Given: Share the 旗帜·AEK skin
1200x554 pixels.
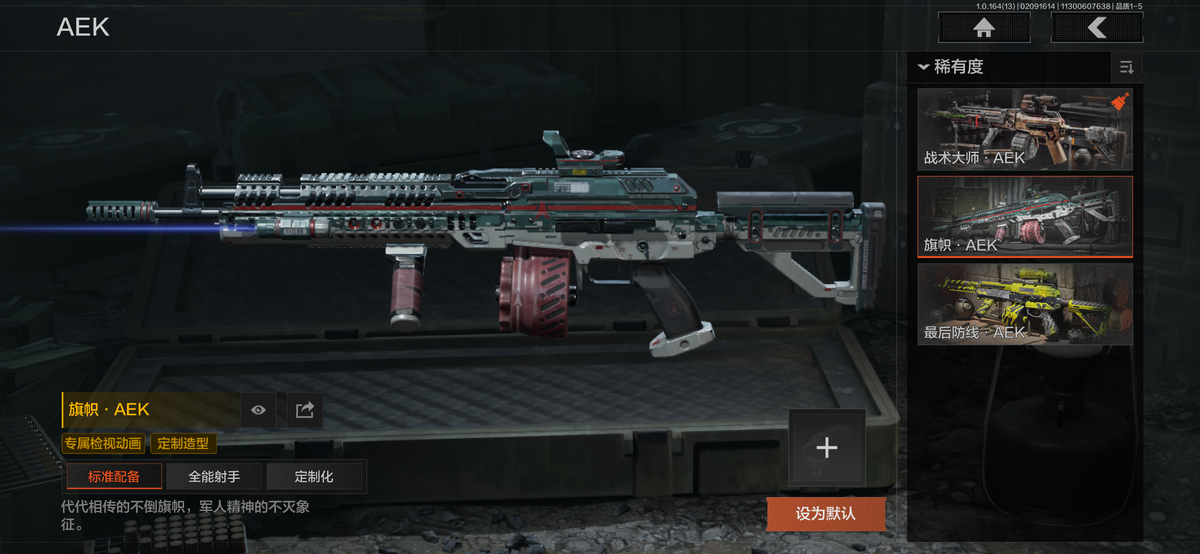Looking at the screenshot, I should click(305, 409).
